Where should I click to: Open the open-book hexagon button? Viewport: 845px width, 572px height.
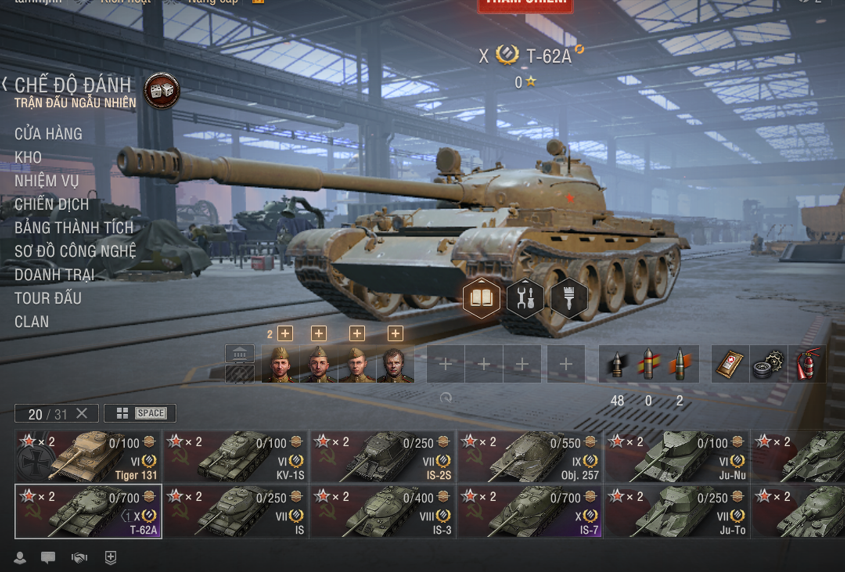(x=482, y=298)
